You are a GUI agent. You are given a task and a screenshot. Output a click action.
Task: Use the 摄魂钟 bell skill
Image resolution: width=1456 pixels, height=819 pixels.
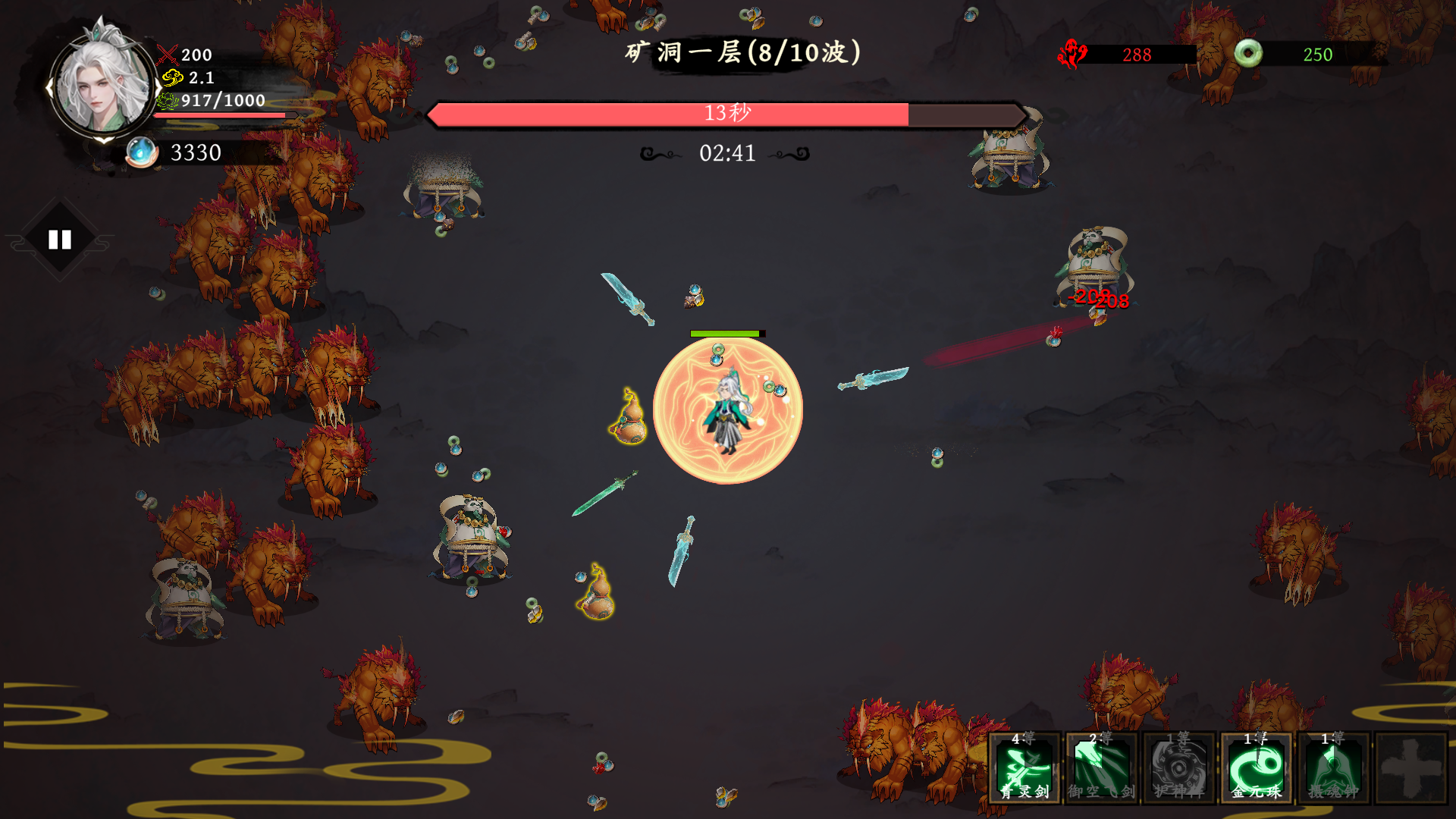1334,767
